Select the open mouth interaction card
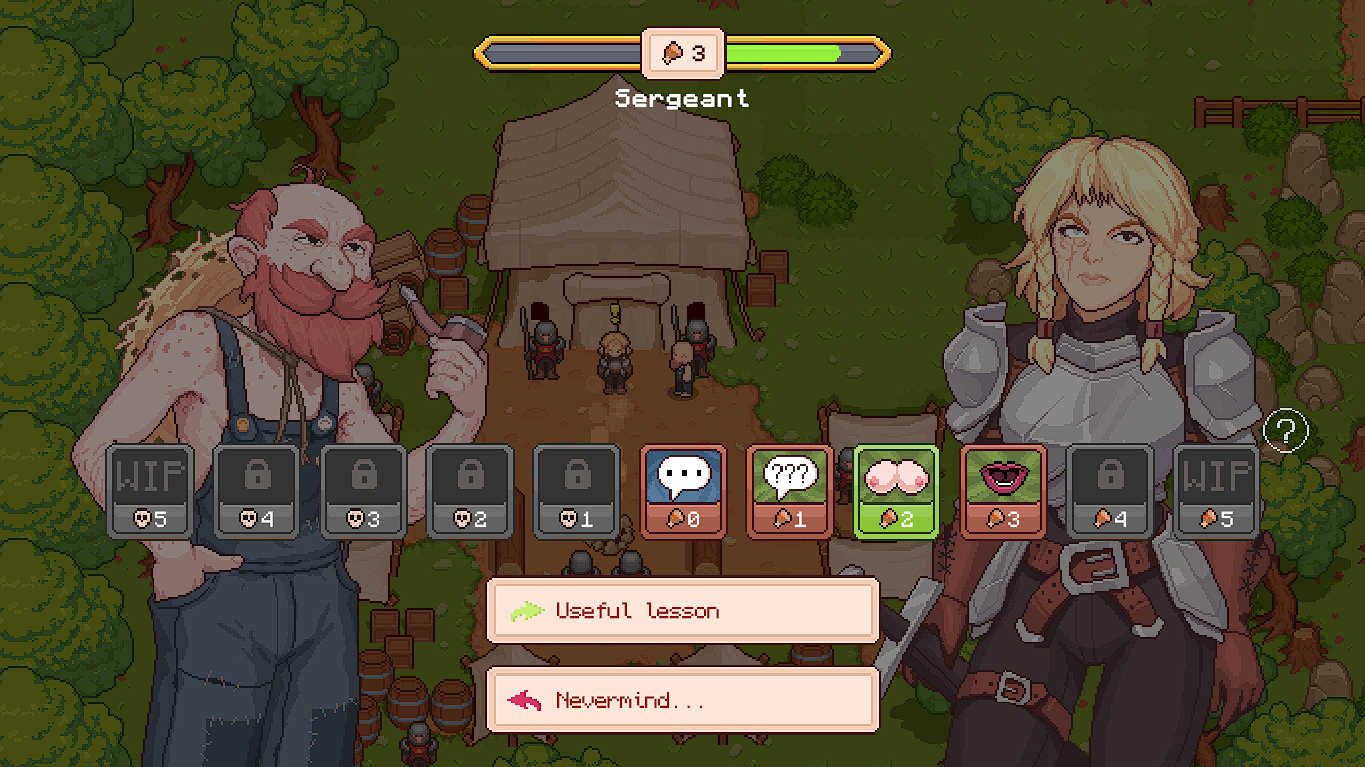The image size is (1365, 767). click(x=1003, y=490)
